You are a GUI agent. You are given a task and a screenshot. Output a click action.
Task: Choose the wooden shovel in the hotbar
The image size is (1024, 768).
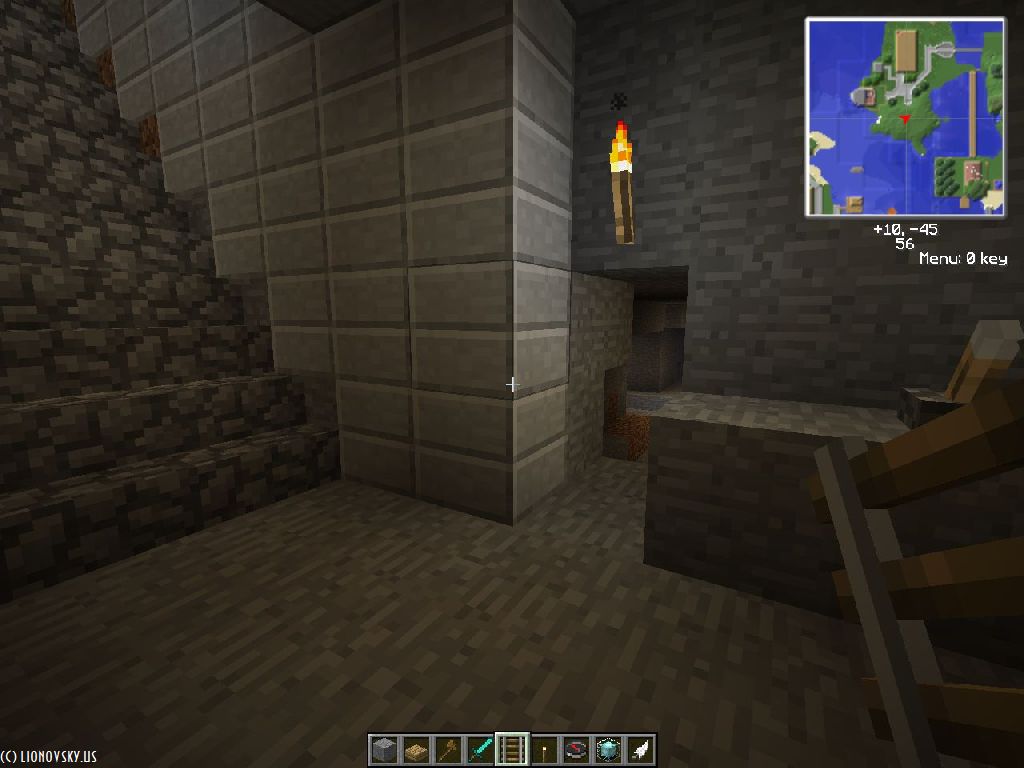point(448,749)
